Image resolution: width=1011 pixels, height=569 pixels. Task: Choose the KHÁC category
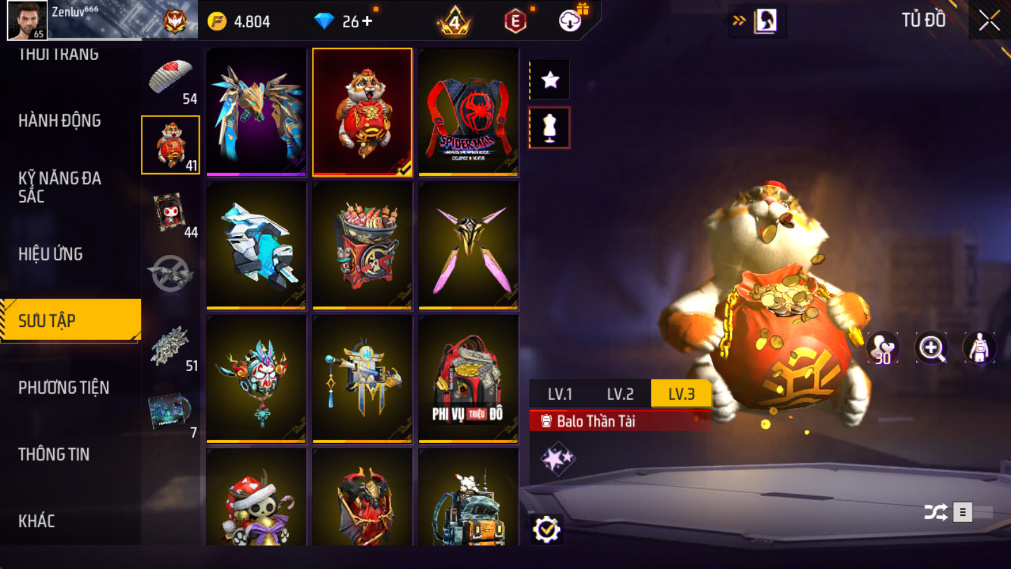click(x=37, y=521)
